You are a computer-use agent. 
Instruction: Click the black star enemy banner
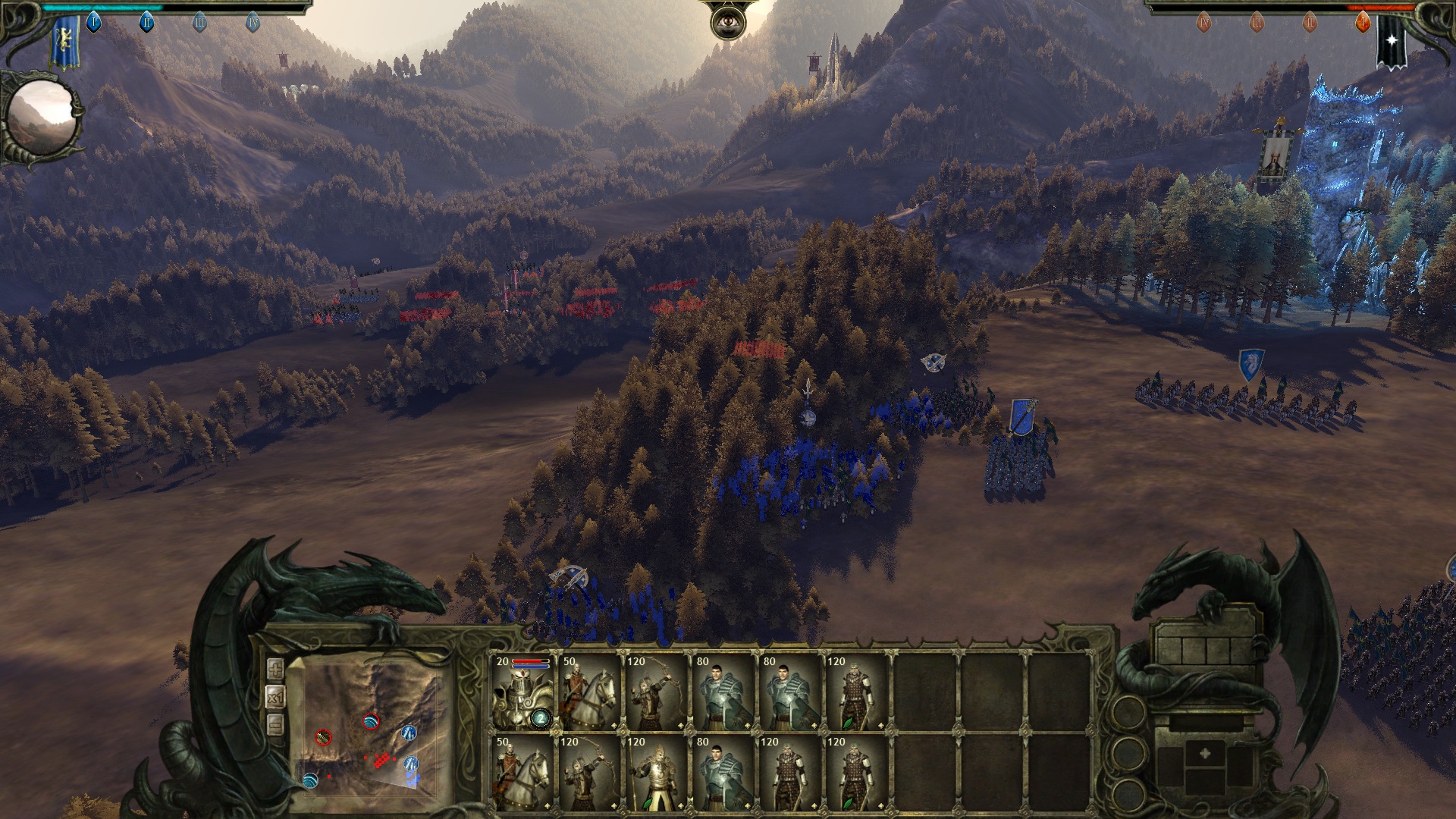(1392, 42)
